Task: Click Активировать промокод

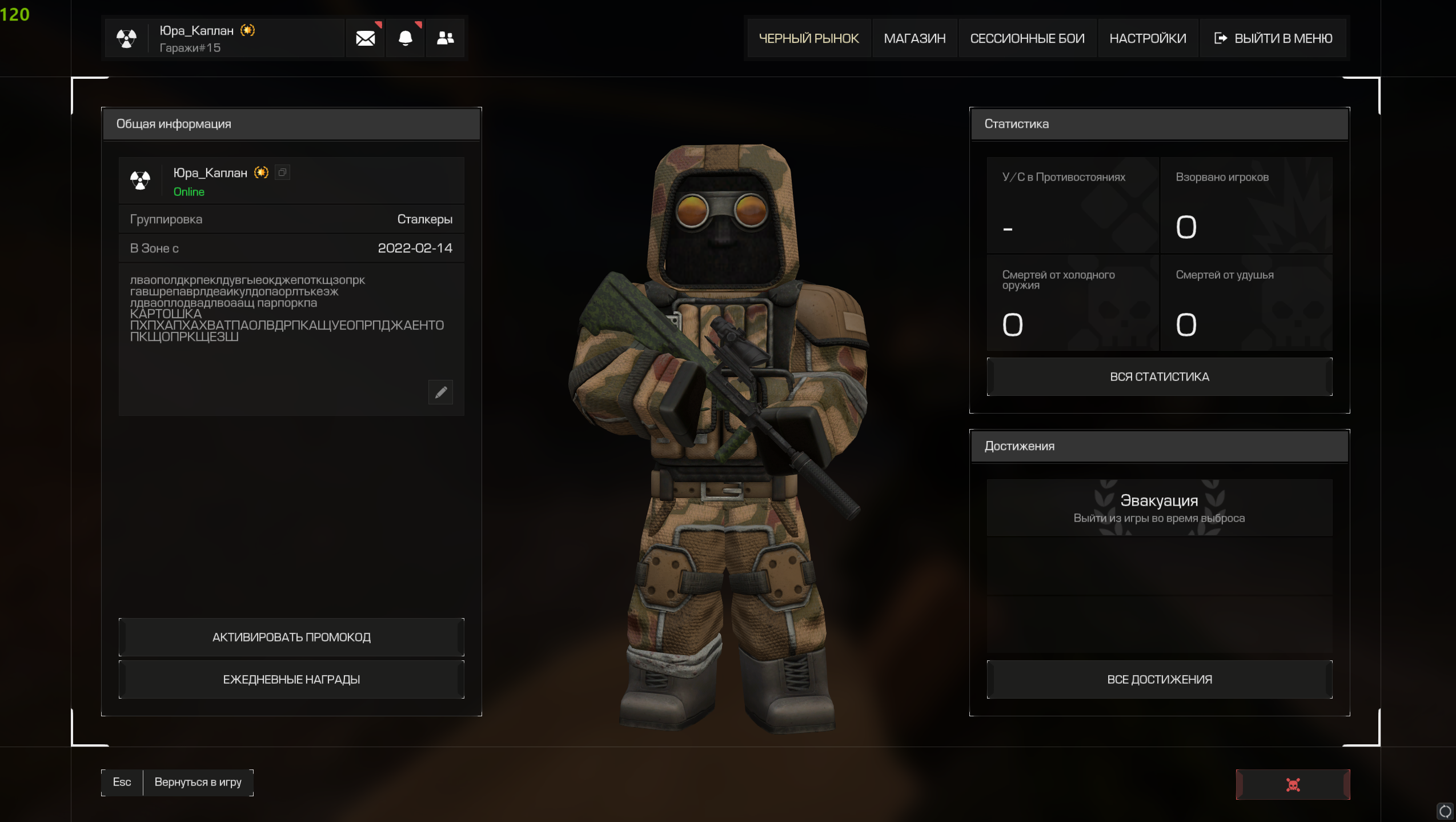Action: 291,637
